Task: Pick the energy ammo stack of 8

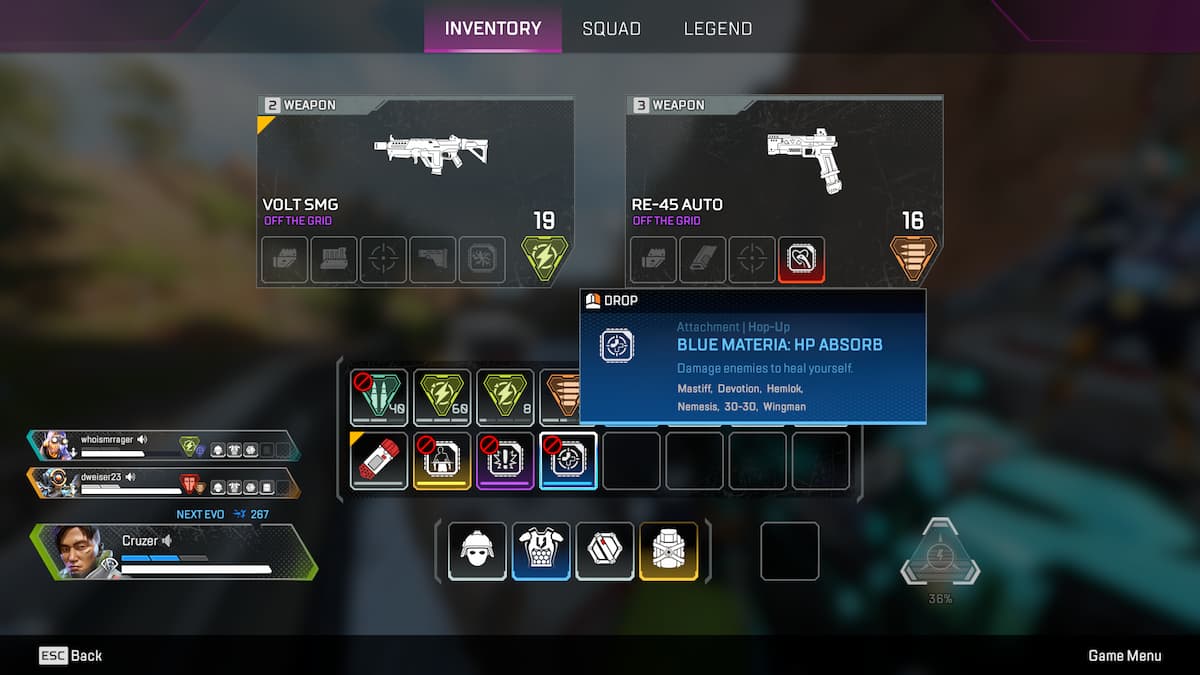Action: click(505, 397)
